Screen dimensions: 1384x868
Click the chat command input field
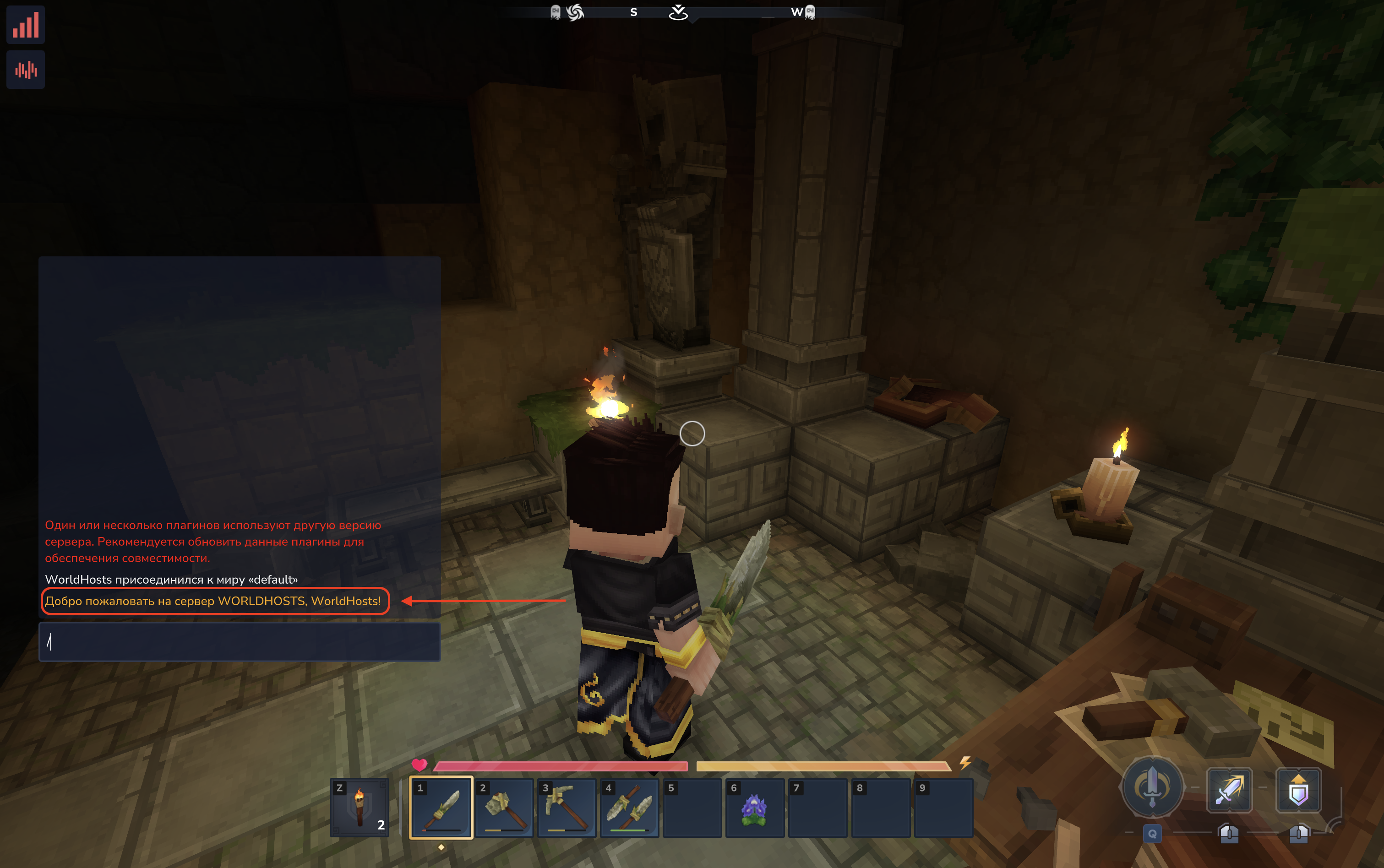[x=240, y=642]
